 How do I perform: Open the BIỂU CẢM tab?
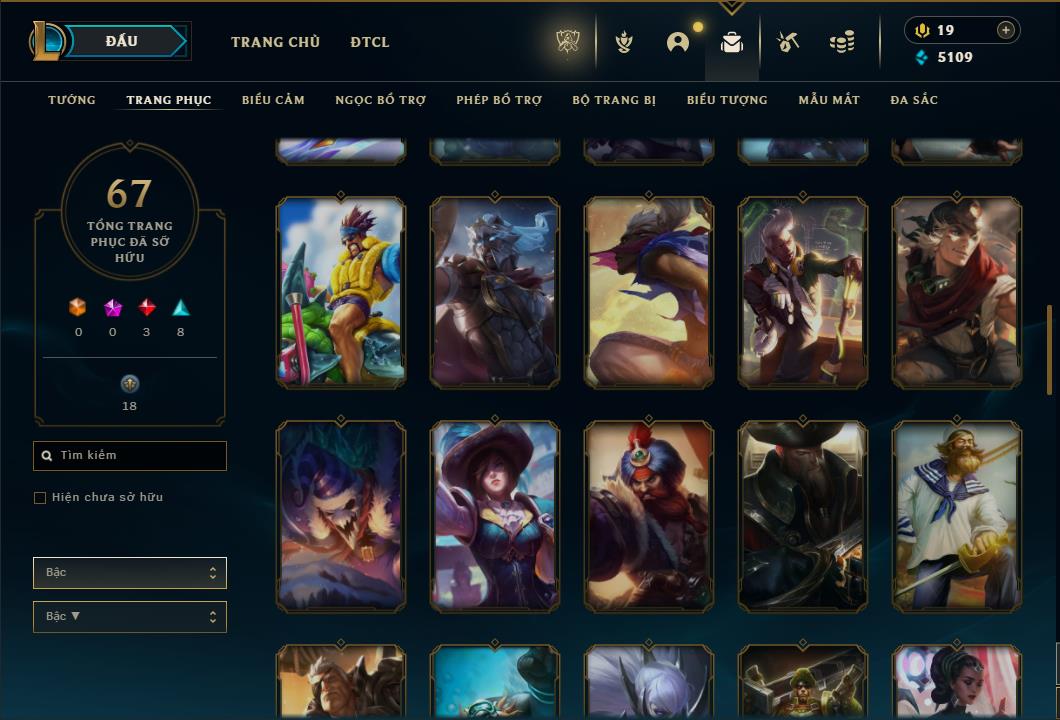tap(273, 100)
